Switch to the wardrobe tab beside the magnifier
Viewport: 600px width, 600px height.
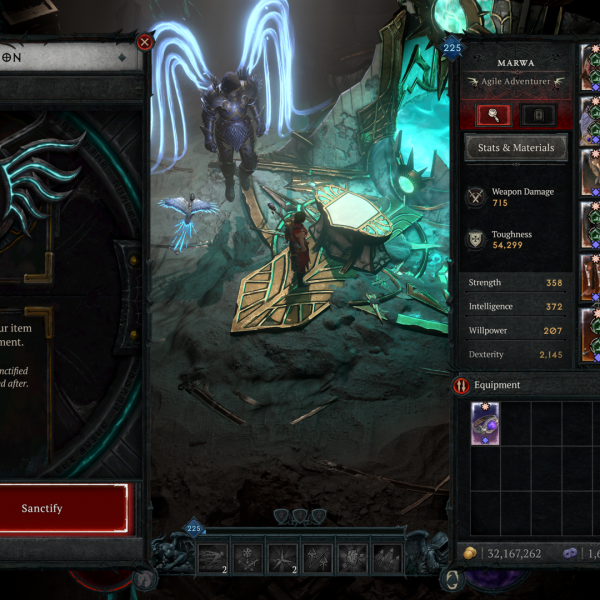coord(540,114)
